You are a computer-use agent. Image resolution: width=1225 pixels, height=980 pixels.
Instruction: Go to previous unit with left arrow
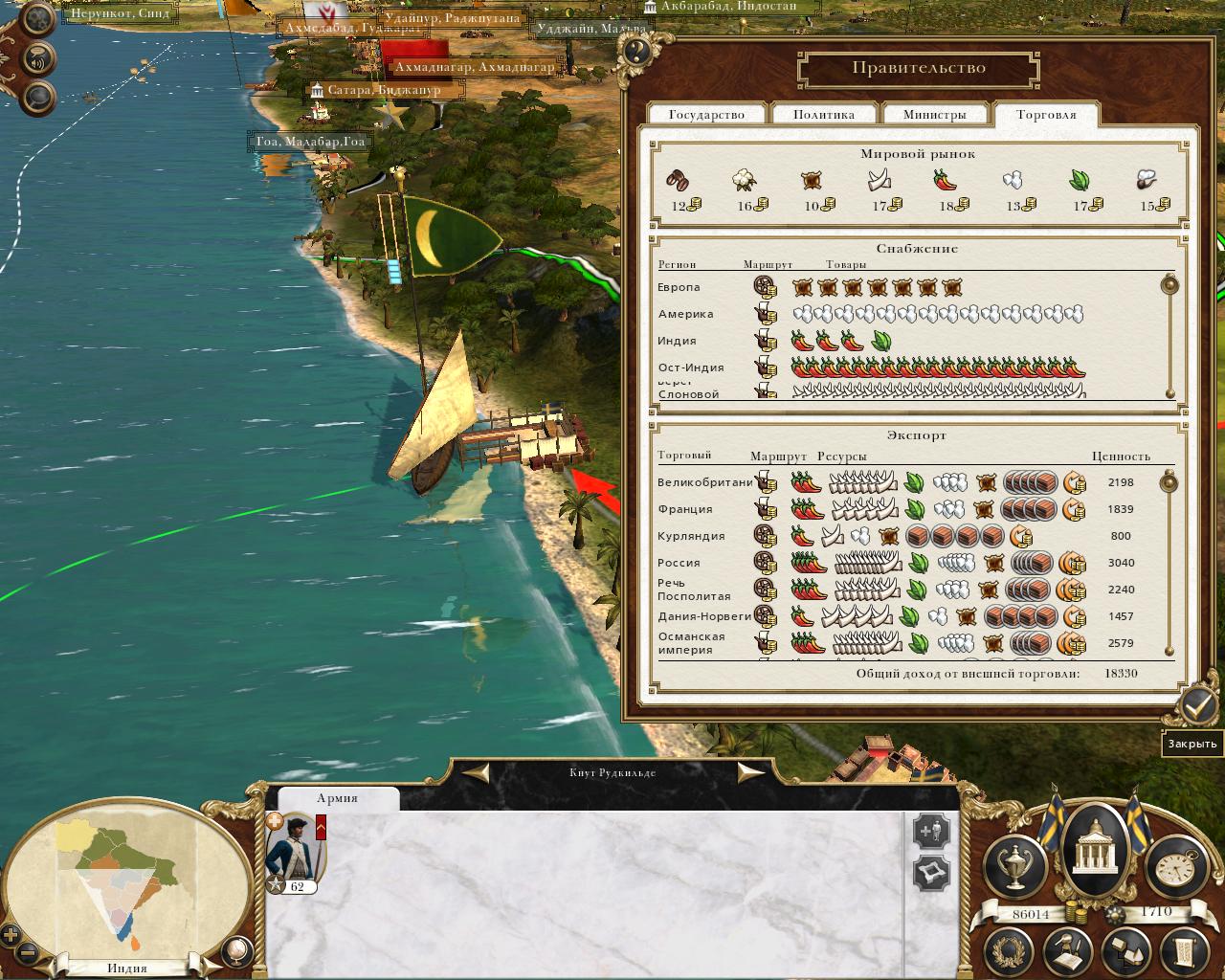click(477, 772)
